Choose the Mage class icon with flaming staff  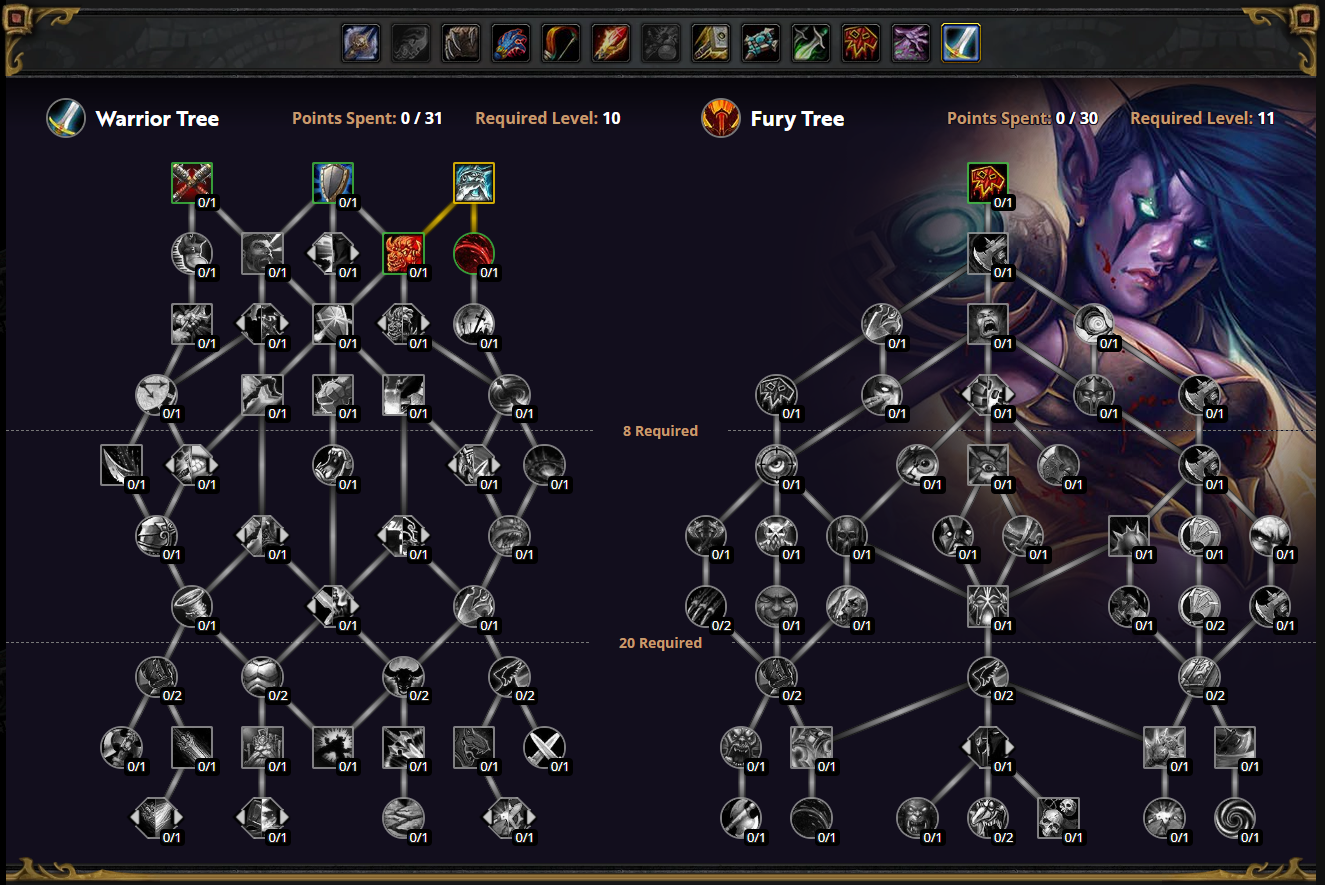point(611,43)
